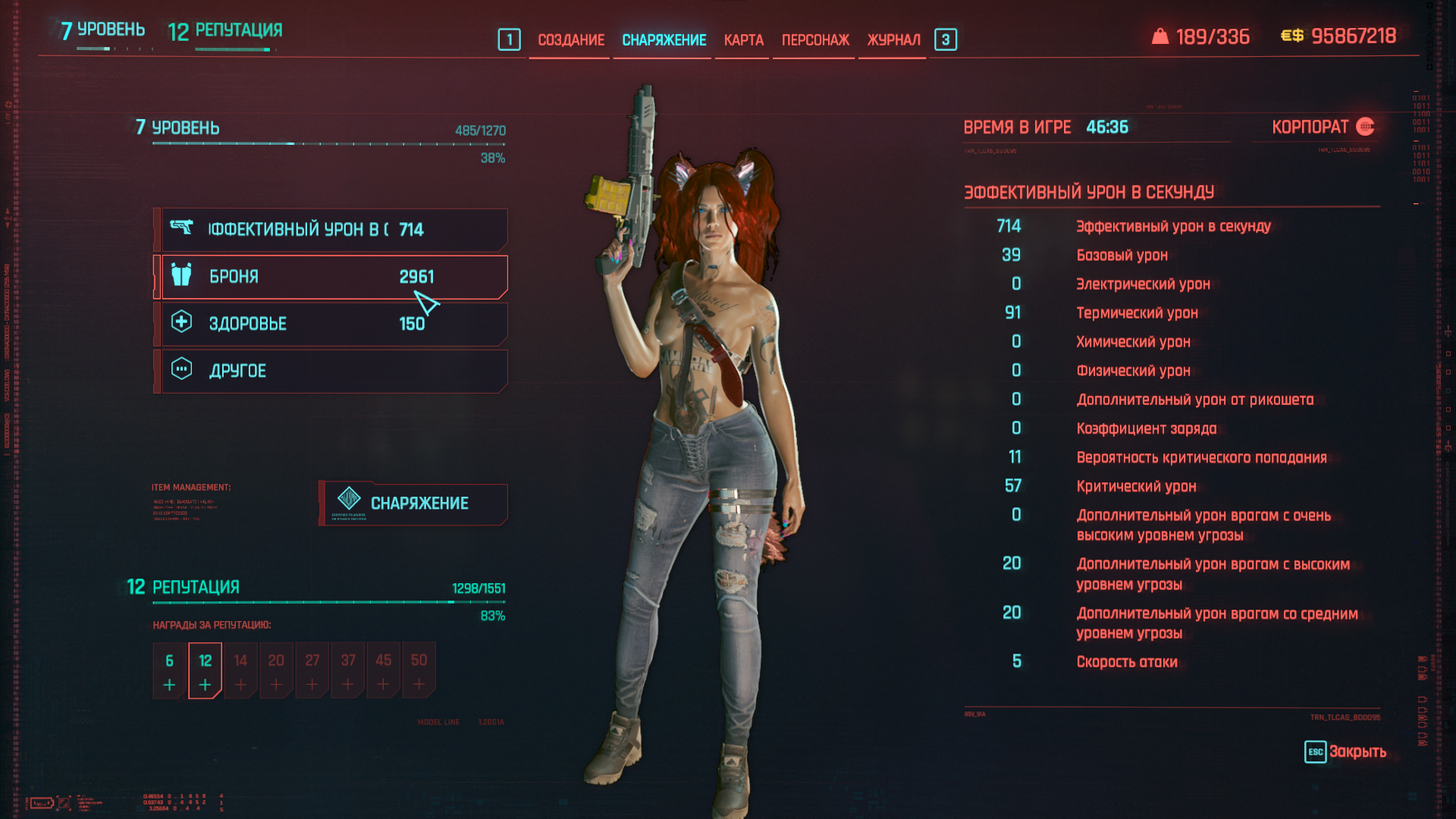View the level 37 reputation reward
This screenshot has width=1456, height=819.
[347, 670]
